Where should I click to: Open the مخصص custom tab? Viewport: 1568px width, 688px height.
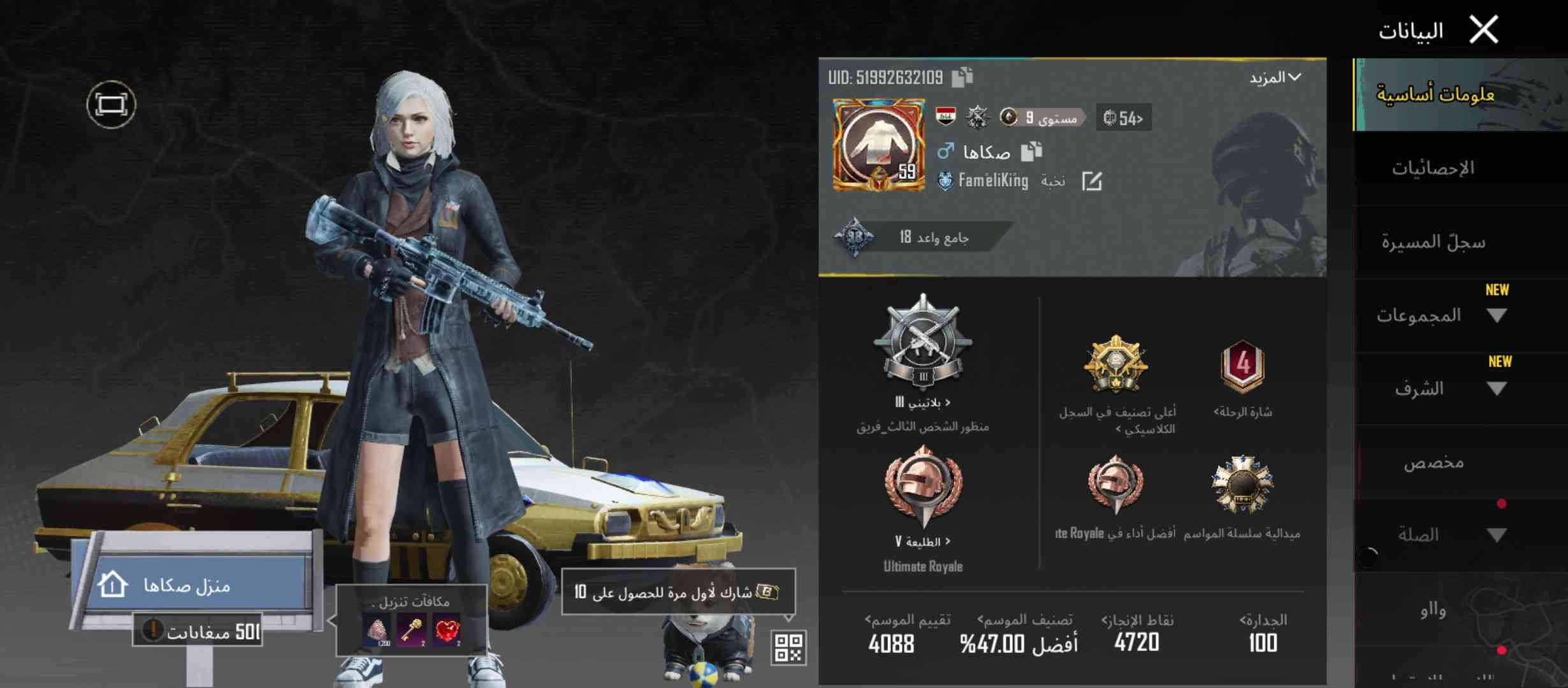click(x=1433, y=462)
